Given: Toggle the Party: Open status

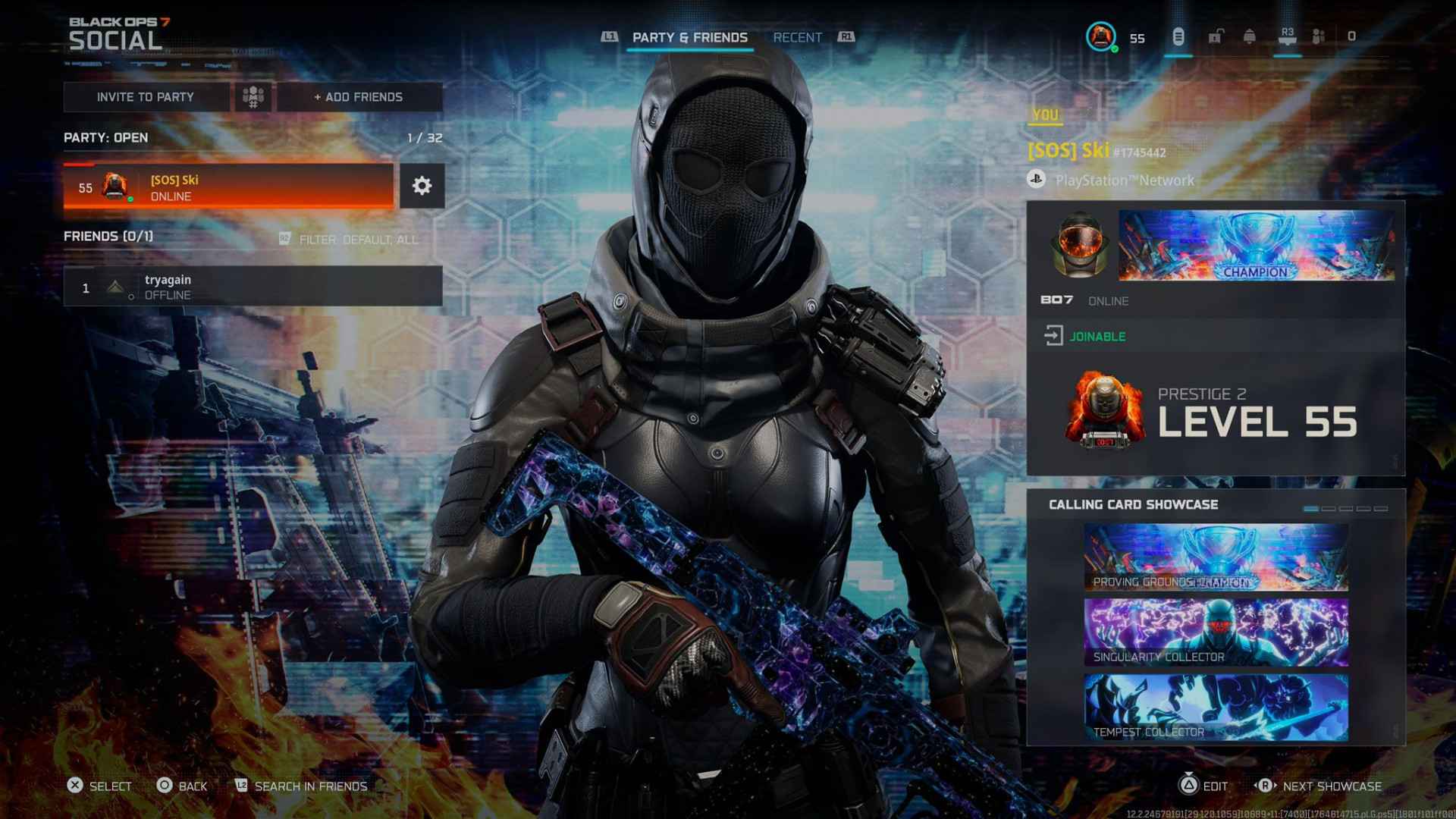Looking at the screenshot, I should [x=106, y=138].
